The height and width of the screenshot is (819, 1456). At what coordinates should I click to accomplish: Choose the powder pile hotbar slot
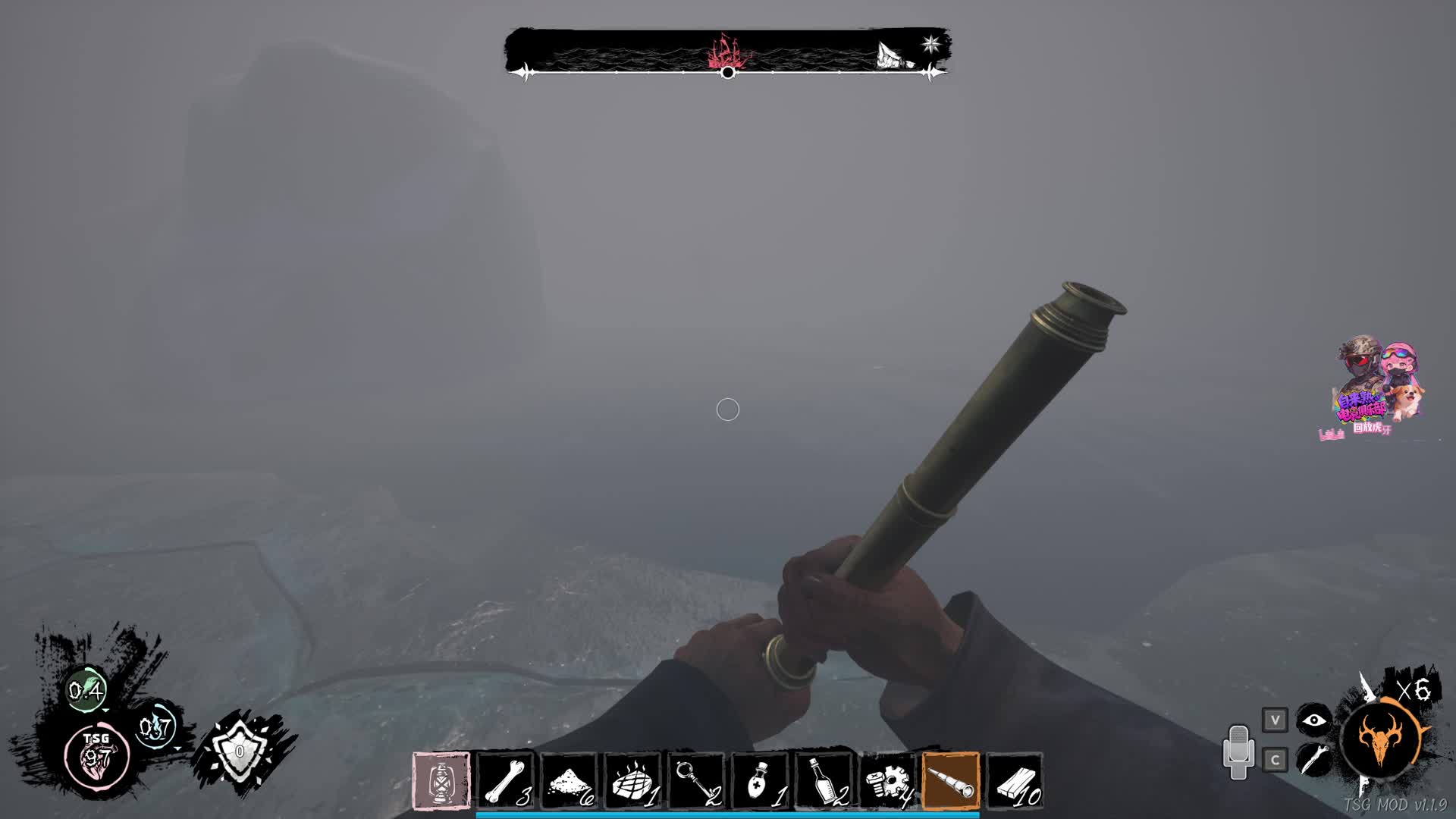[569, 781]
